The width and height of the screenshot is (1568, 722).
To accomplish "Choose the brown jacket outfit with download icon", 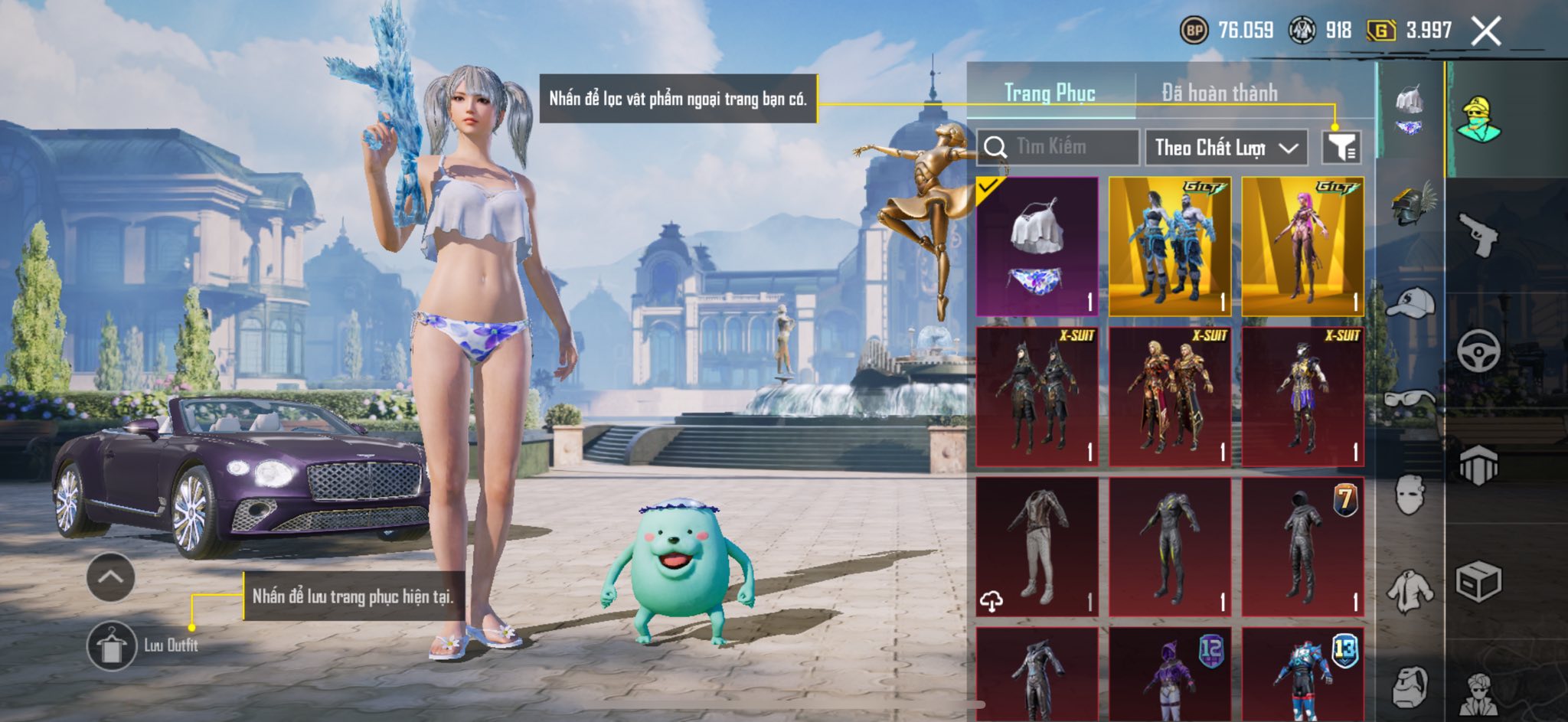I will tap(1037, 547).
